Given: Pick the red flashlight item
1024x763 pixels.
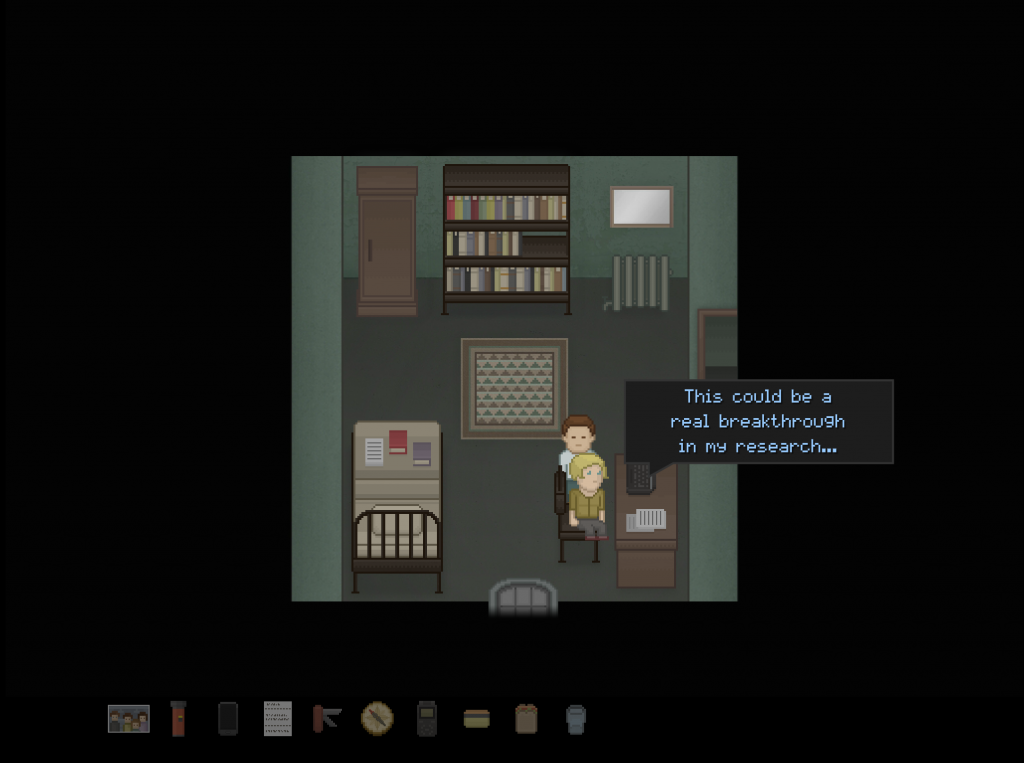Looking at the screenshot, I should coord(178,718).
